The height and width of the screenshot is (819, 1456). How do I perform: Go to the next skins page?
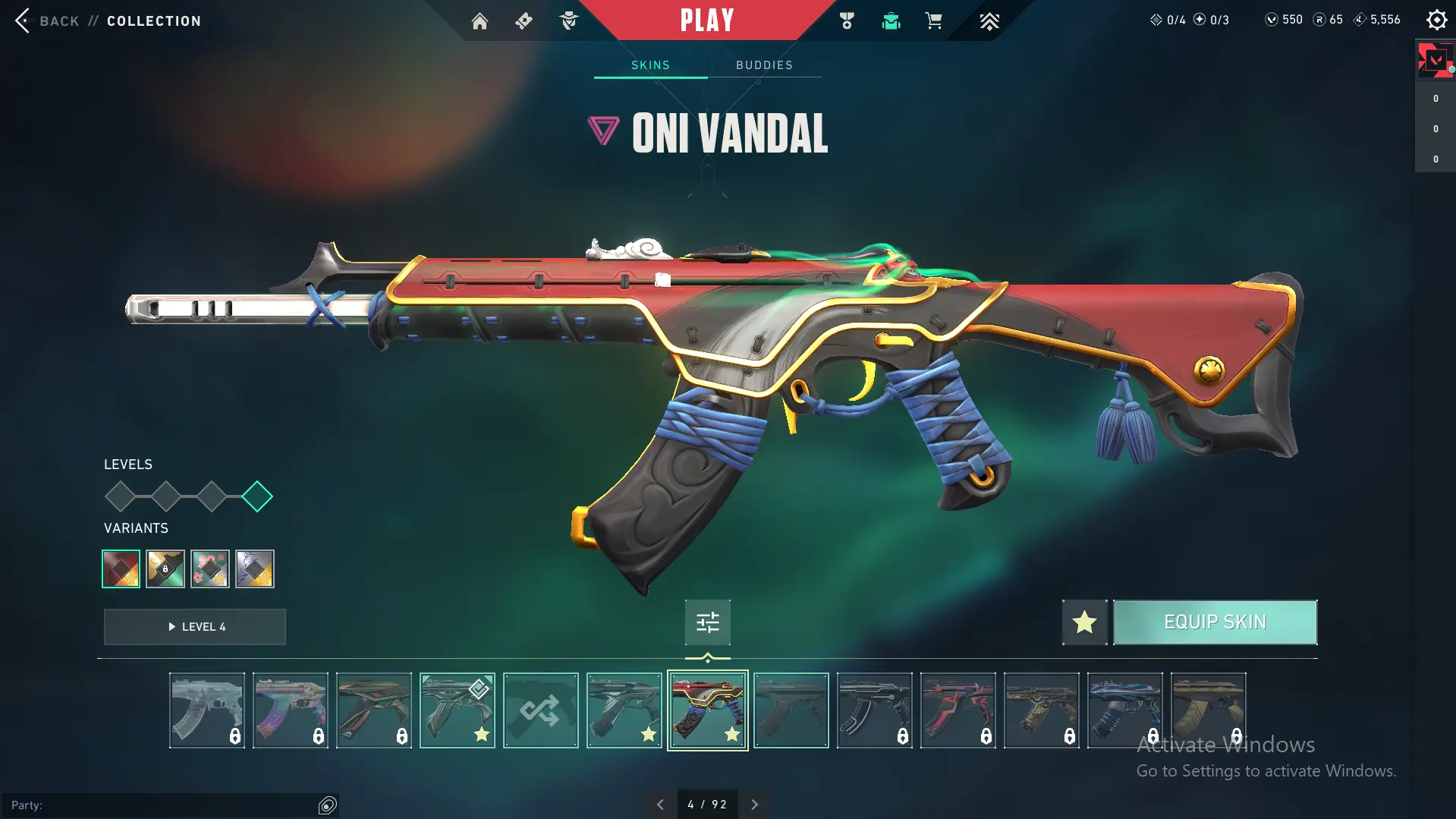pyautogui.click(x=754, y=805)
